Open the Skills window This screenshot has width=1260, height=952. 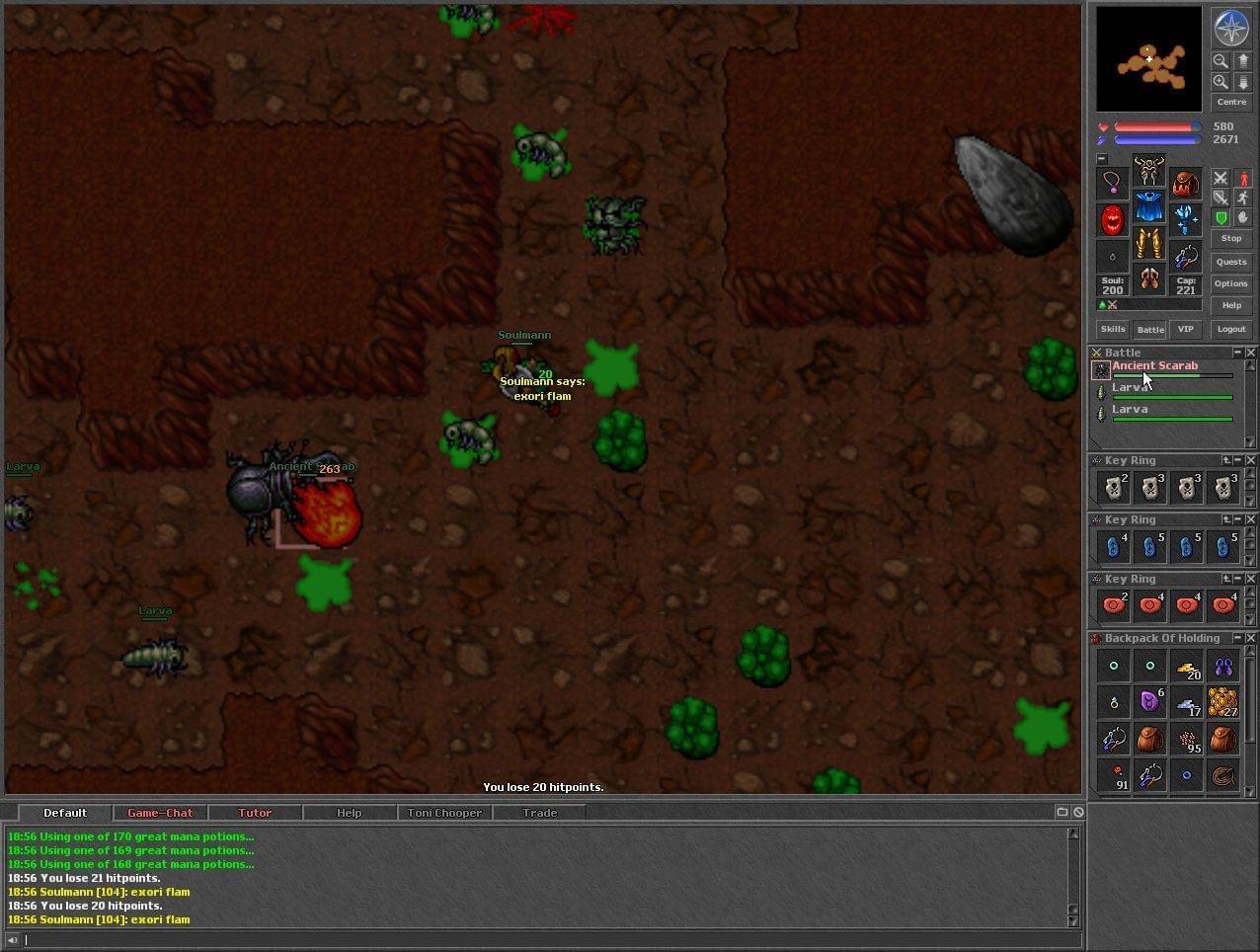point(1113,329)
